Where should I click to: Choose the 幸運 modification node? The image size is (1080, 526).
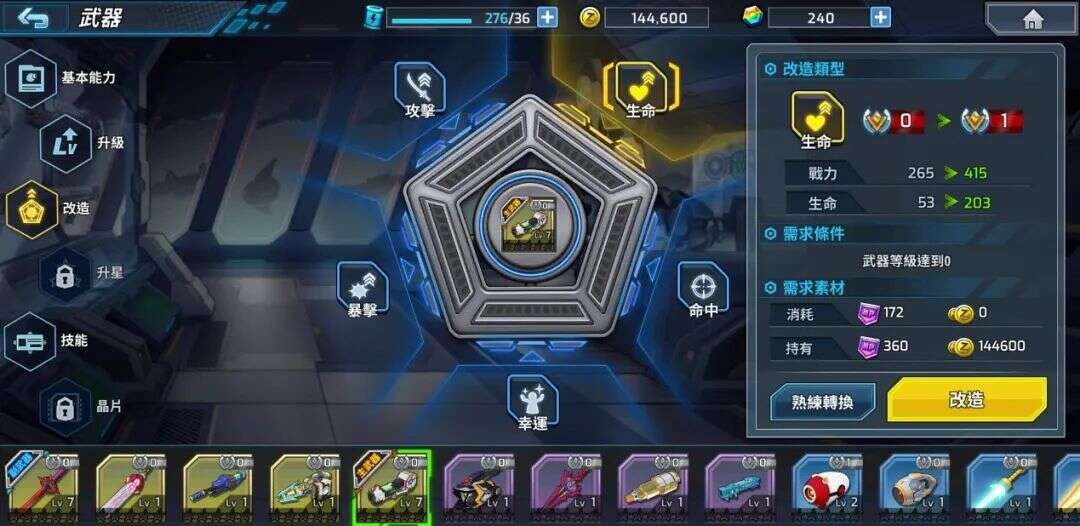[x=532, y=402]
